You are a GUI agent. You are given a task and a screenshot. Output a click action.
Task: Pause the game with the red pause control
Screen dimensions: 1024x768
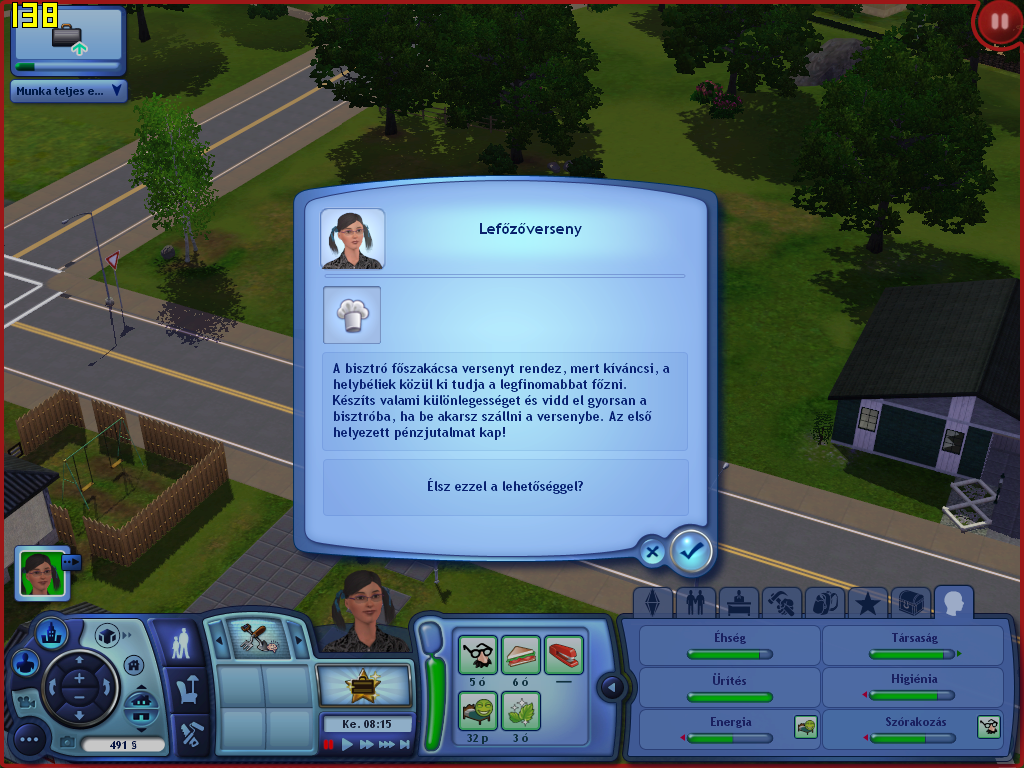coord(328,744)
